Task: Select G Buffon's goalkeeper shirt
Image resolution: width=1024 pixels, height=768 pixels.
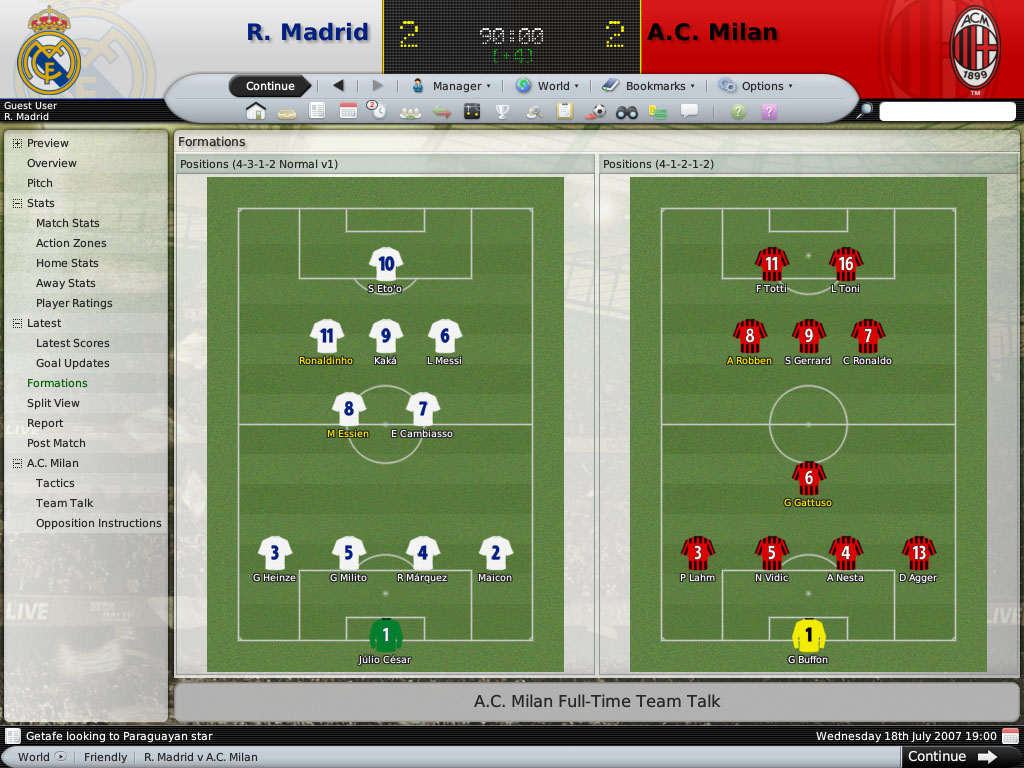Action: [x=808, y=635]
